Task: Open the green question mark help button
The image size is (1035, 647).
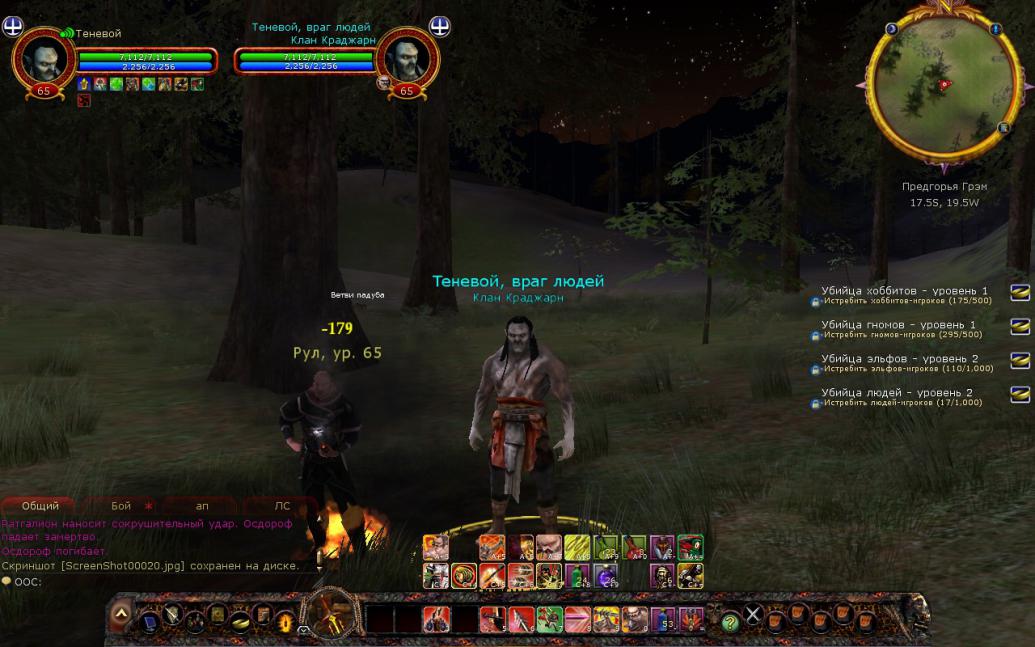Action: [x=730, y=621]
